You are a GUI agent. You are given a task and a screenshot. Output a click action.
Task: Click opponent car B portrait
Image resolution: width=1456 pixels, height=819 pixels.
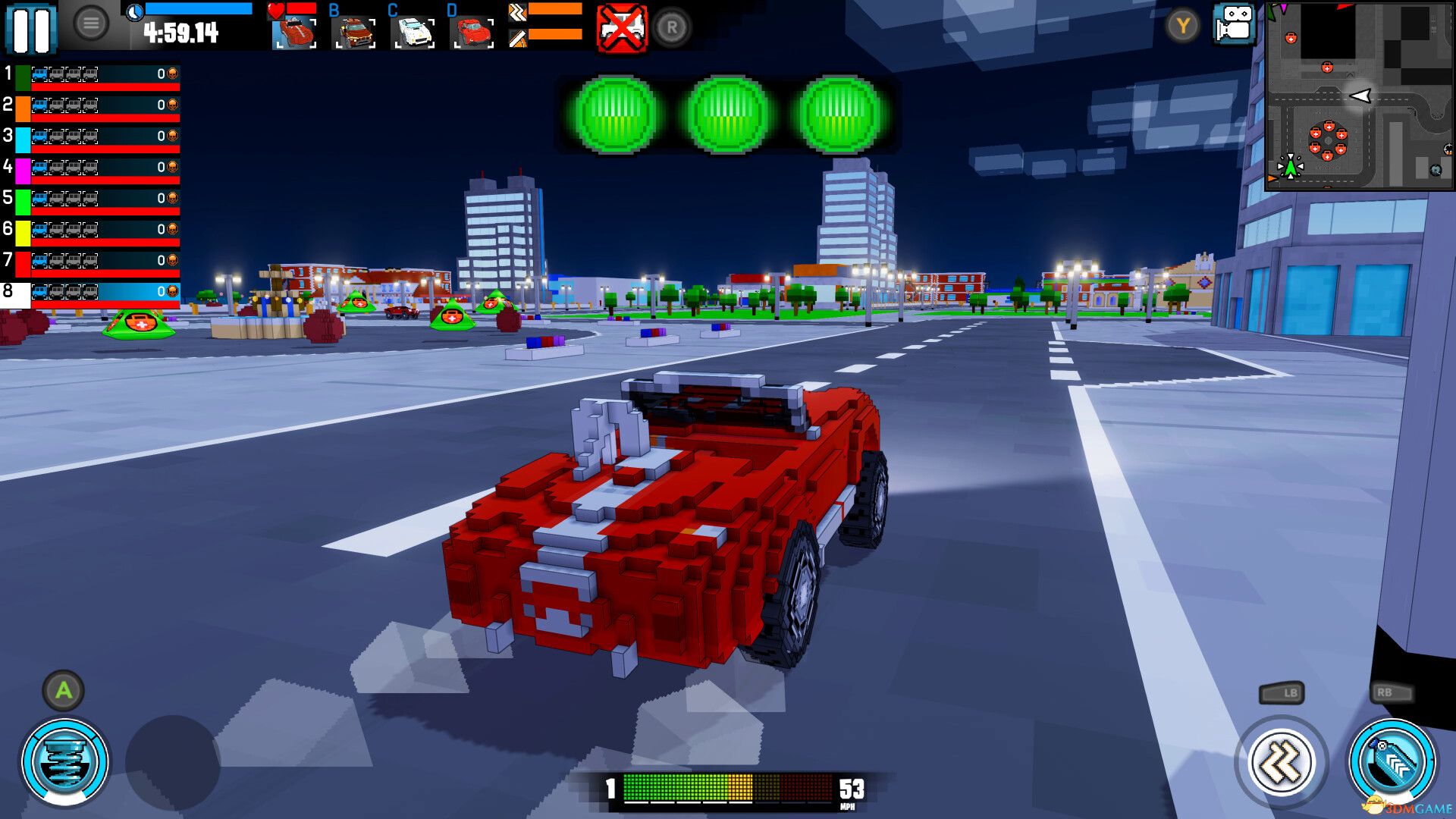coord(354,33)
